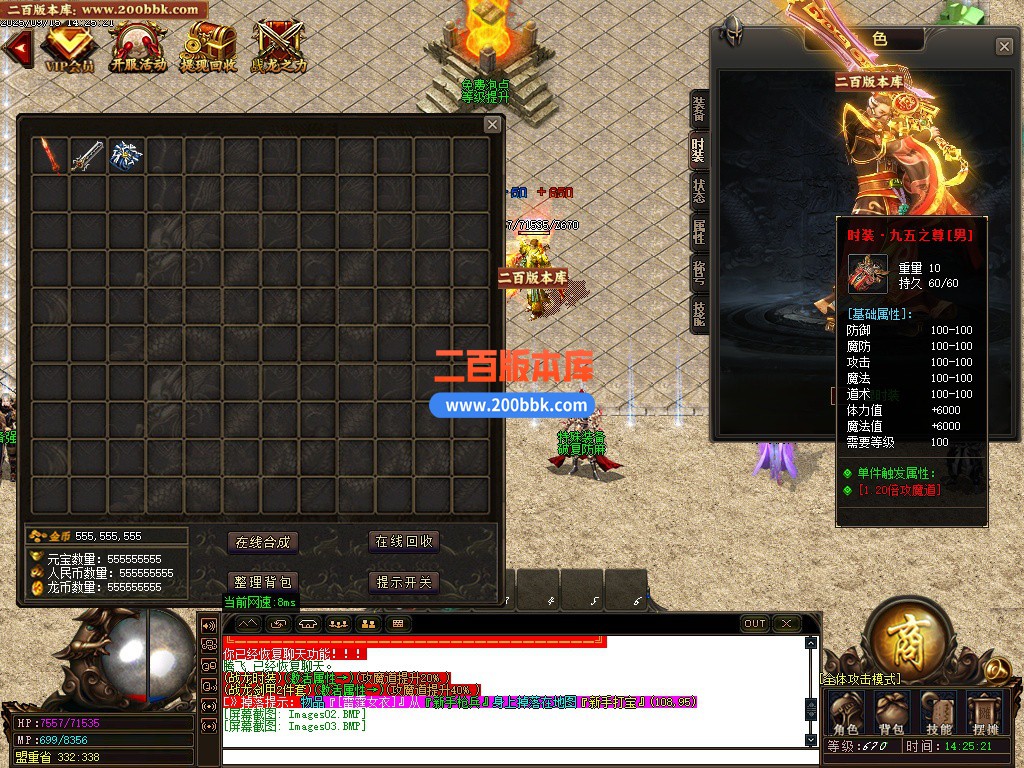Switch to the 装备 tab
The image size is (1024, 768).
pos(699,109)
